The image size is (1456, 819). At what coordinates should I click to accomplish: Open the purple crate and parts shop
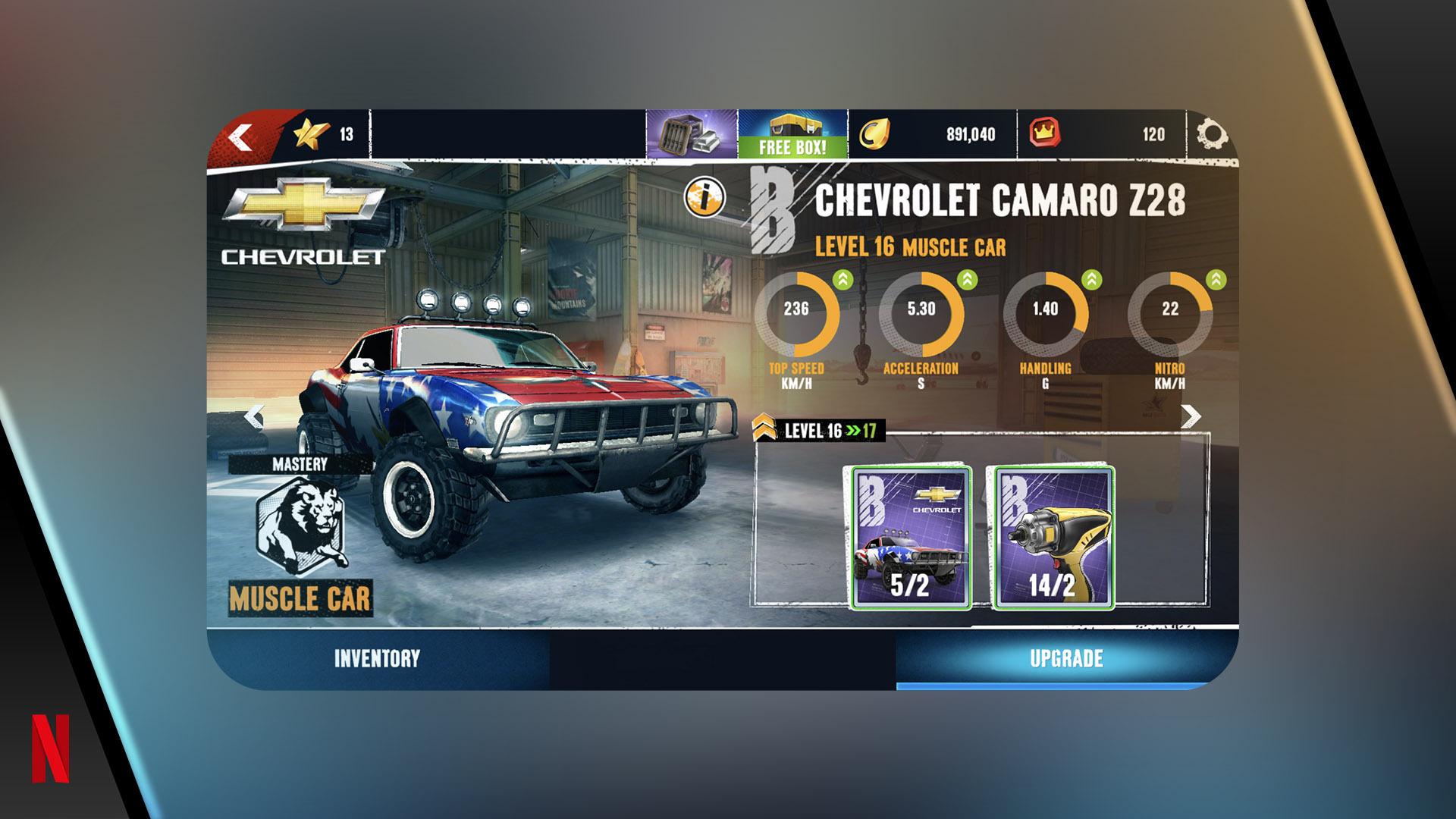point(692,135)
